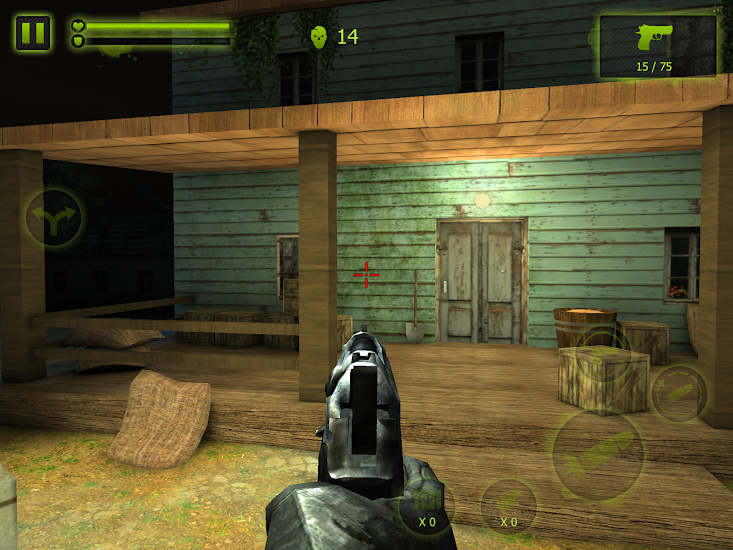The height and width of the screenshot is (550, 733).
Task: Fire using the large bullet button
Action: pyautogui.click(x=598, y=457)
